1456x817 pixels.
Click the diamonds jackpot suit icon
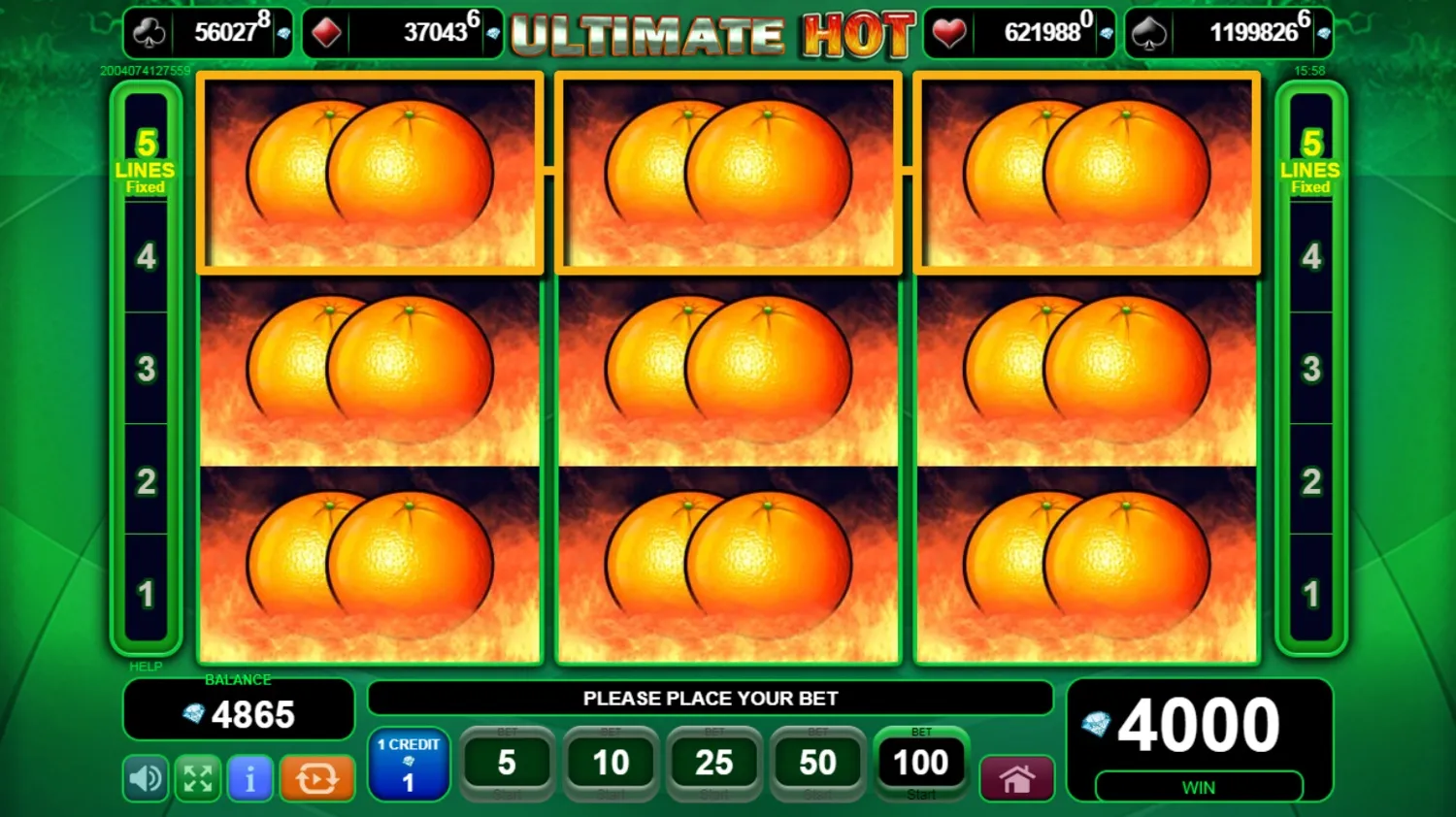click(327, 30)
